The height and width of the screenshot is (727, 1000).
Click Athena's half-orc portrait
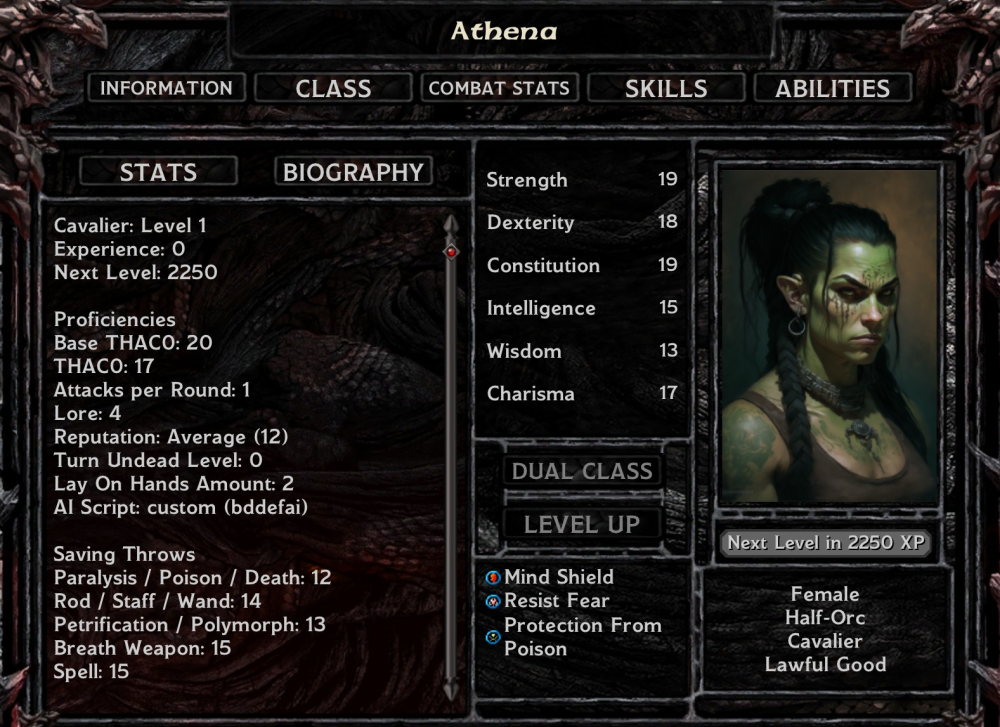(x=828, y=335)
